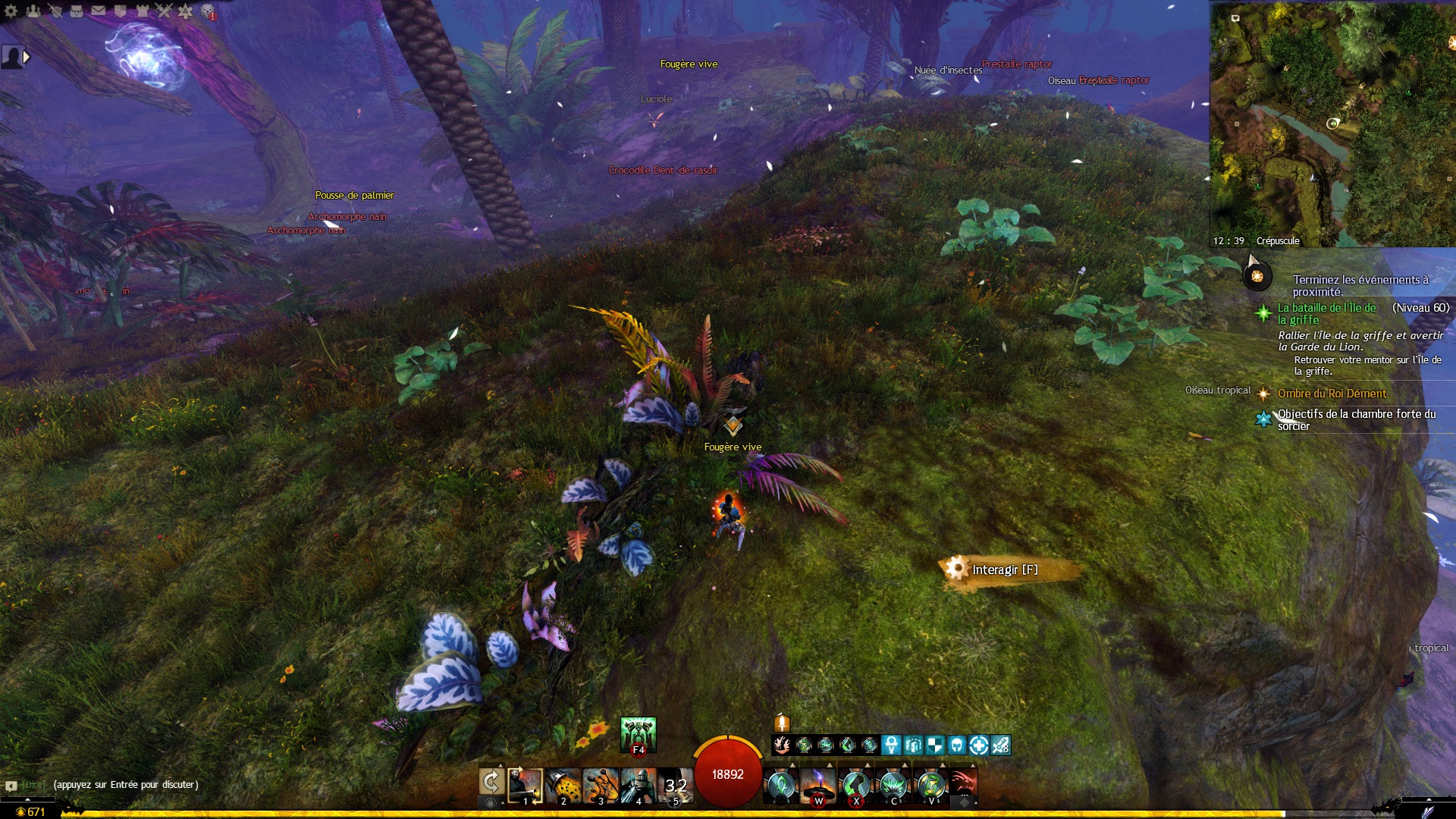Open the World vs World castle icon
This screenshot has height=819, width=1456.
point(142,11)
